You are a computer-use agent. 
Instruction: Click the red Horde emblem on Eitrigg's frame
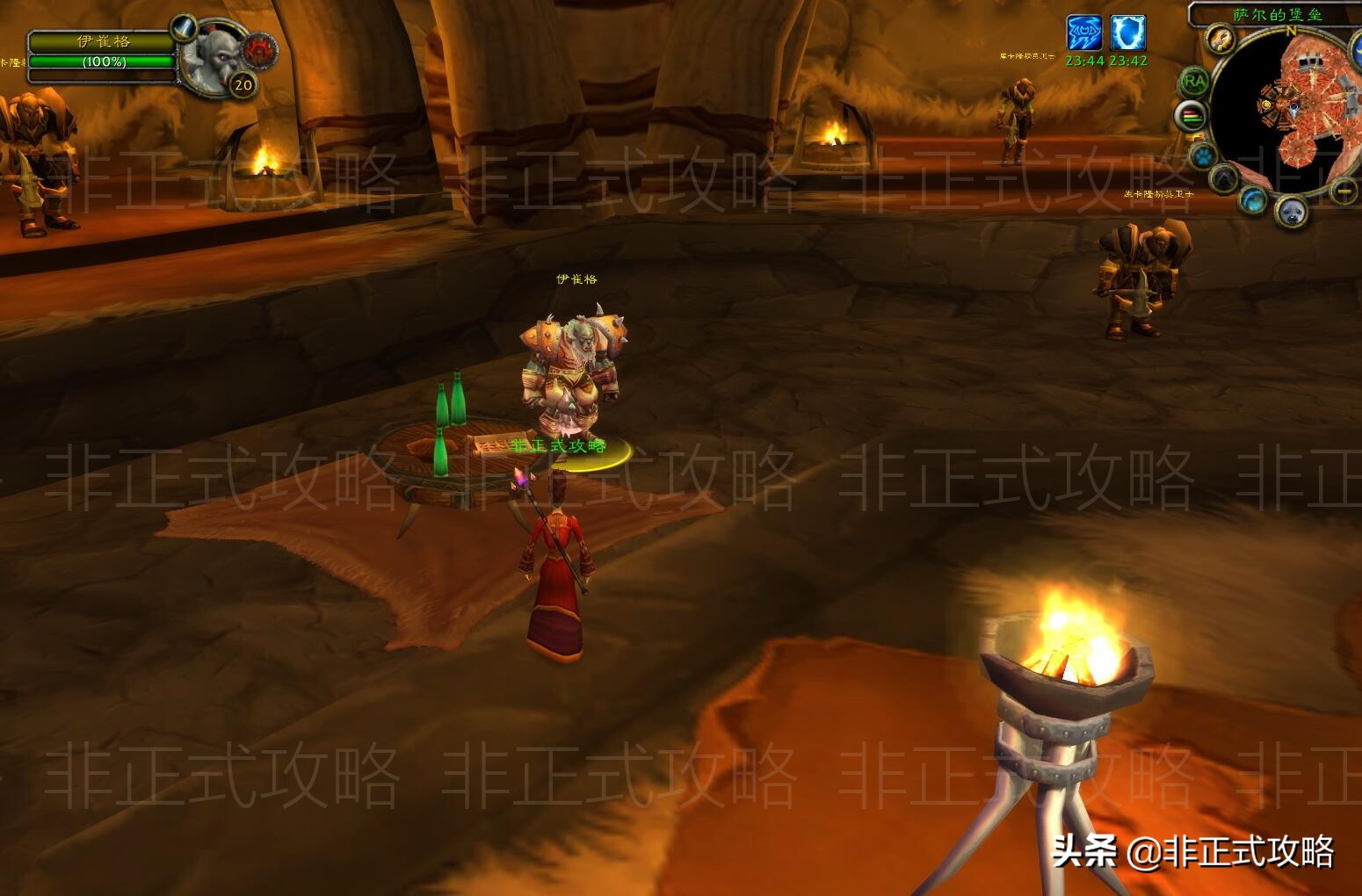pyautogui.click(x=259, y=49)
